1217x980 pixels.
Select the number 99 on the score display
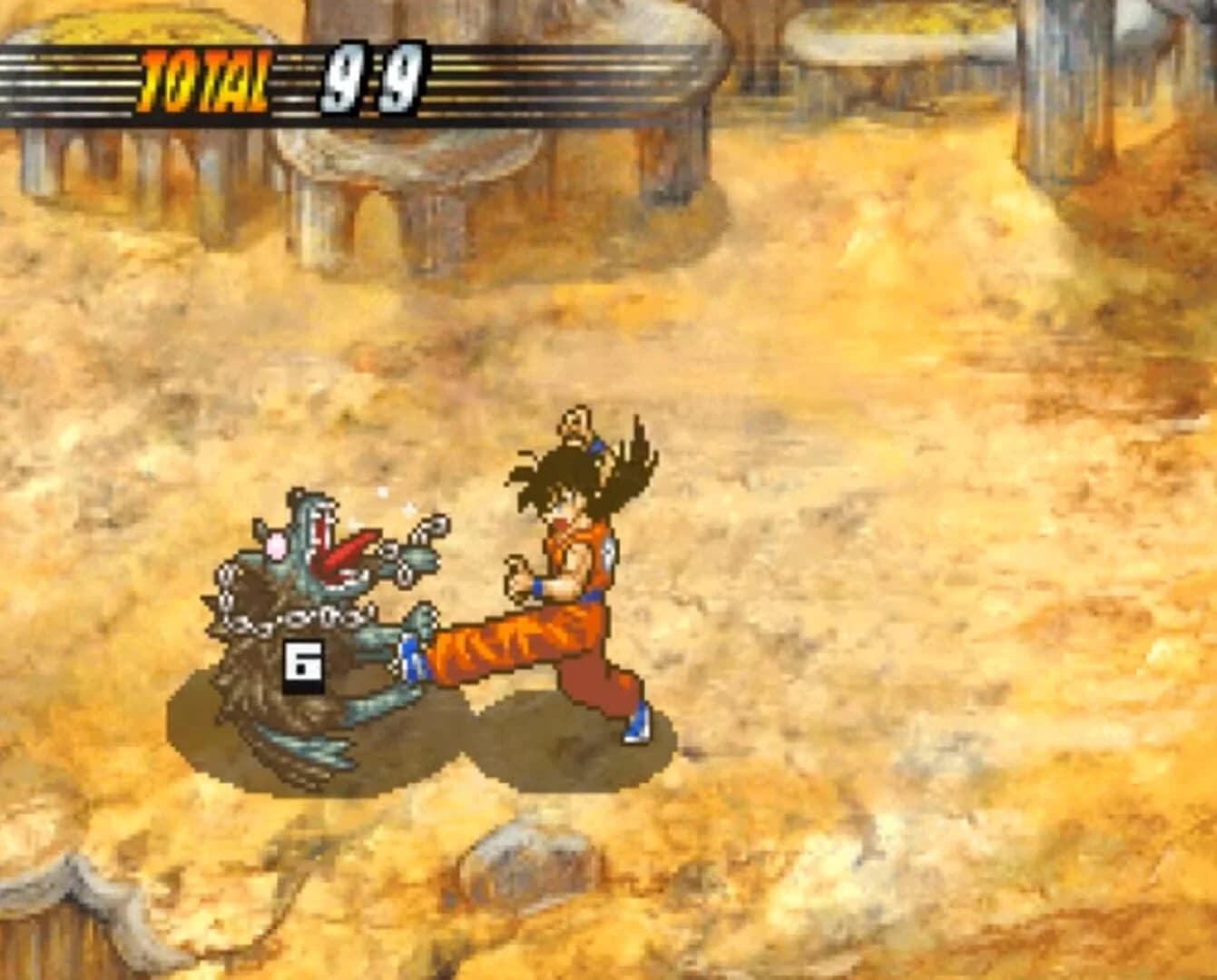click(x=370, y=75)
